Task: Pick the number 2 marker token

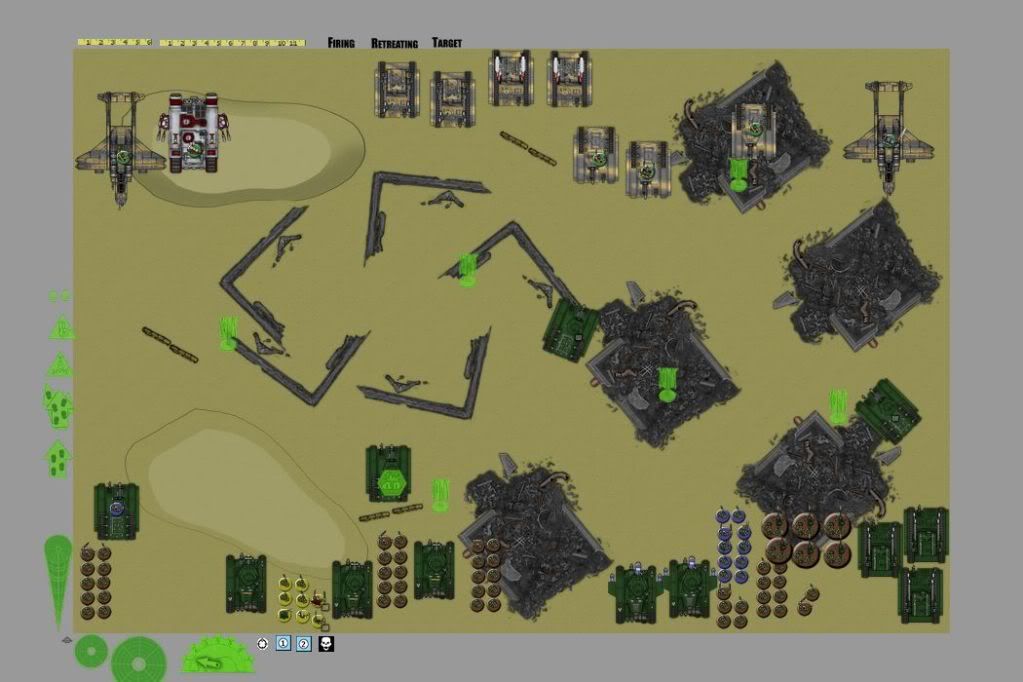Action: [x=304, y=643]
